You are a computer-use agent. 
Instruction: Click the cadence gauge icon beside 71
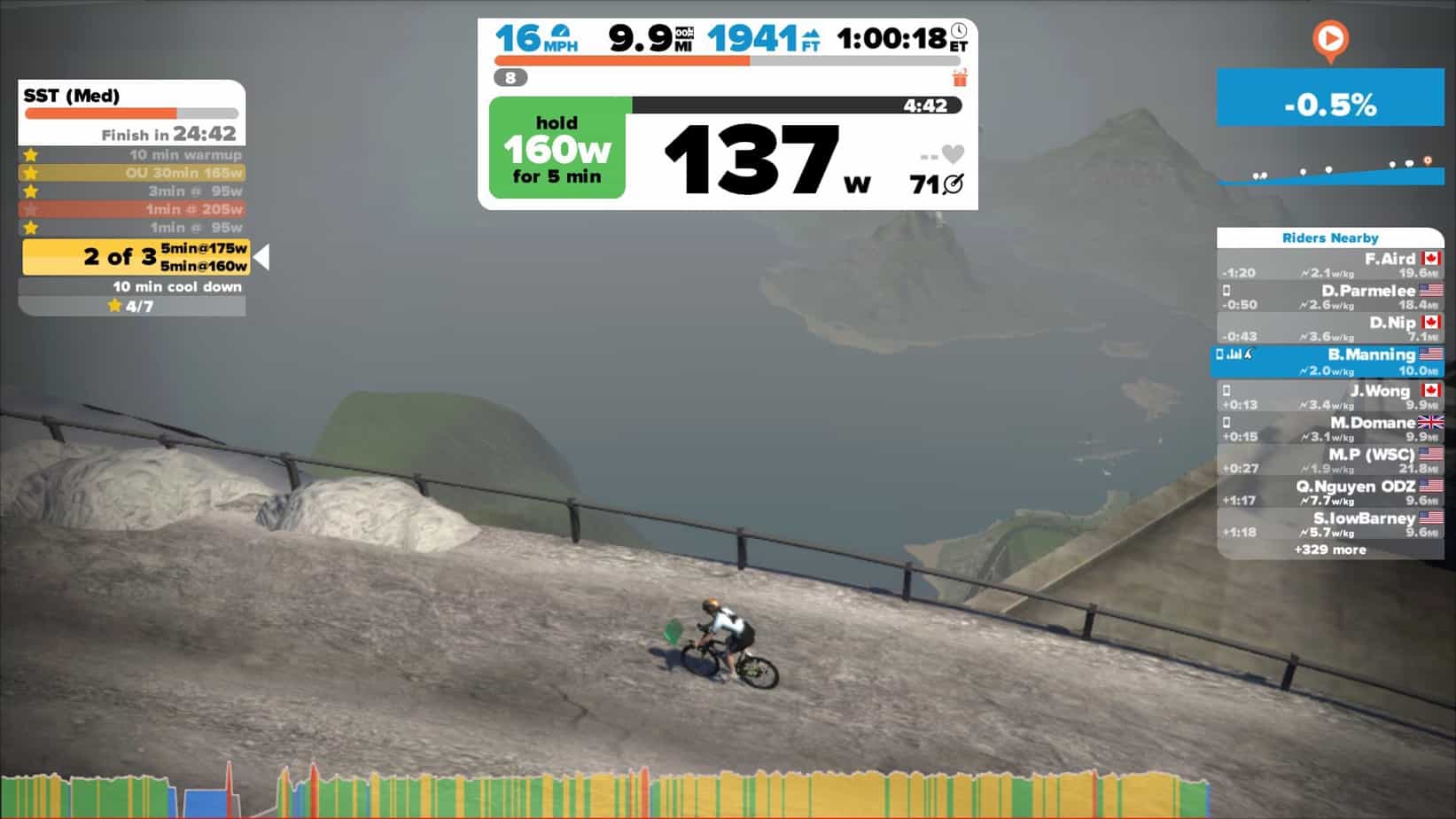tap(953, 184)
